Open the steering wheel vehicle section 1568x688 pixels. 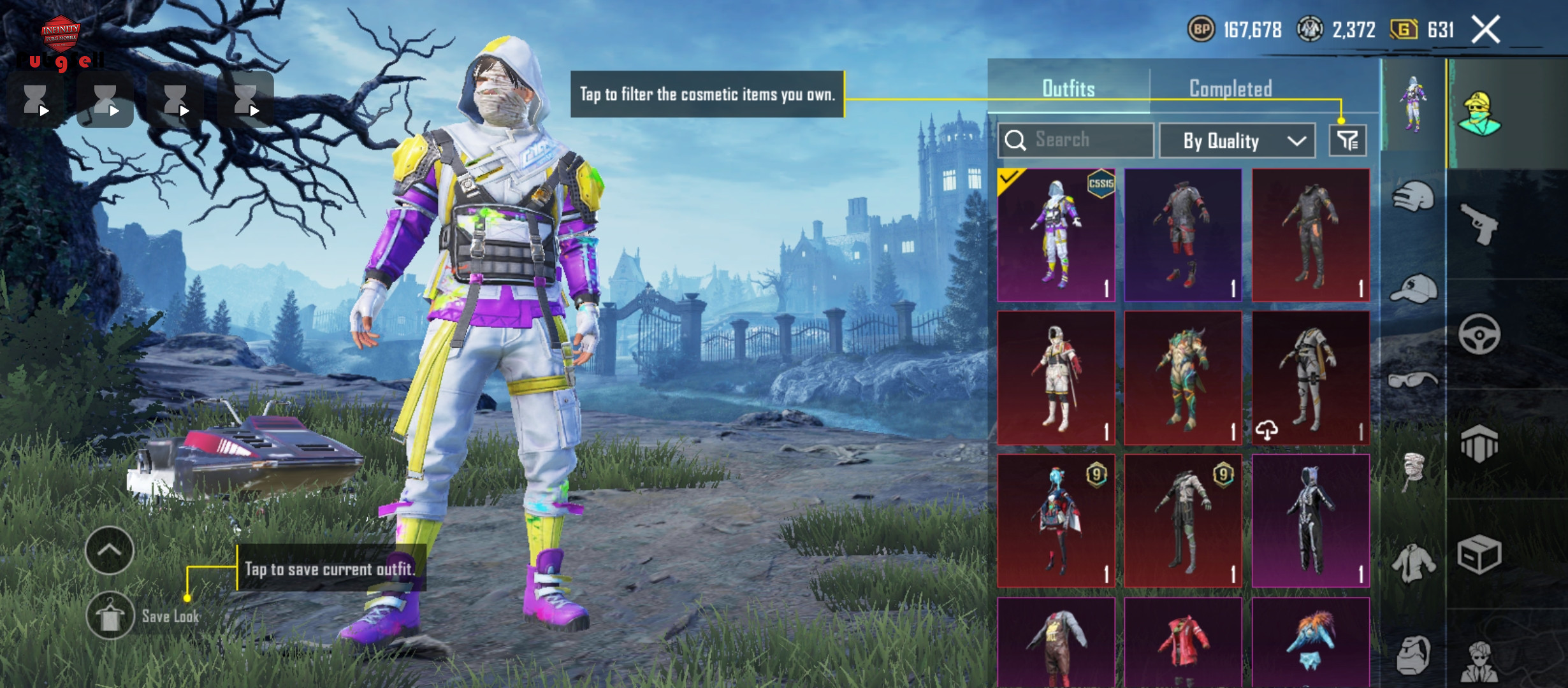1479,334
